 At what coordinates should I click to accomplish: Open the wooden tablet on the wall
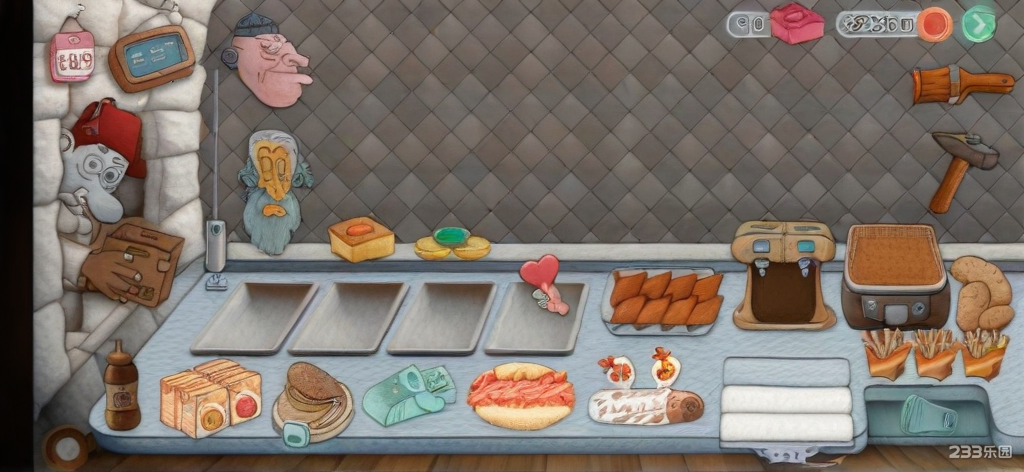point(151,57)
